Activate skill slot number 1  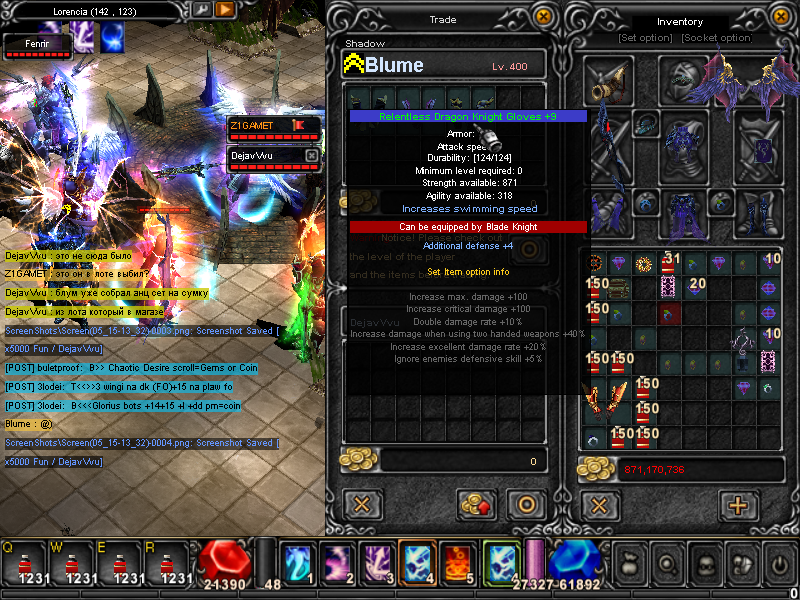296,562
